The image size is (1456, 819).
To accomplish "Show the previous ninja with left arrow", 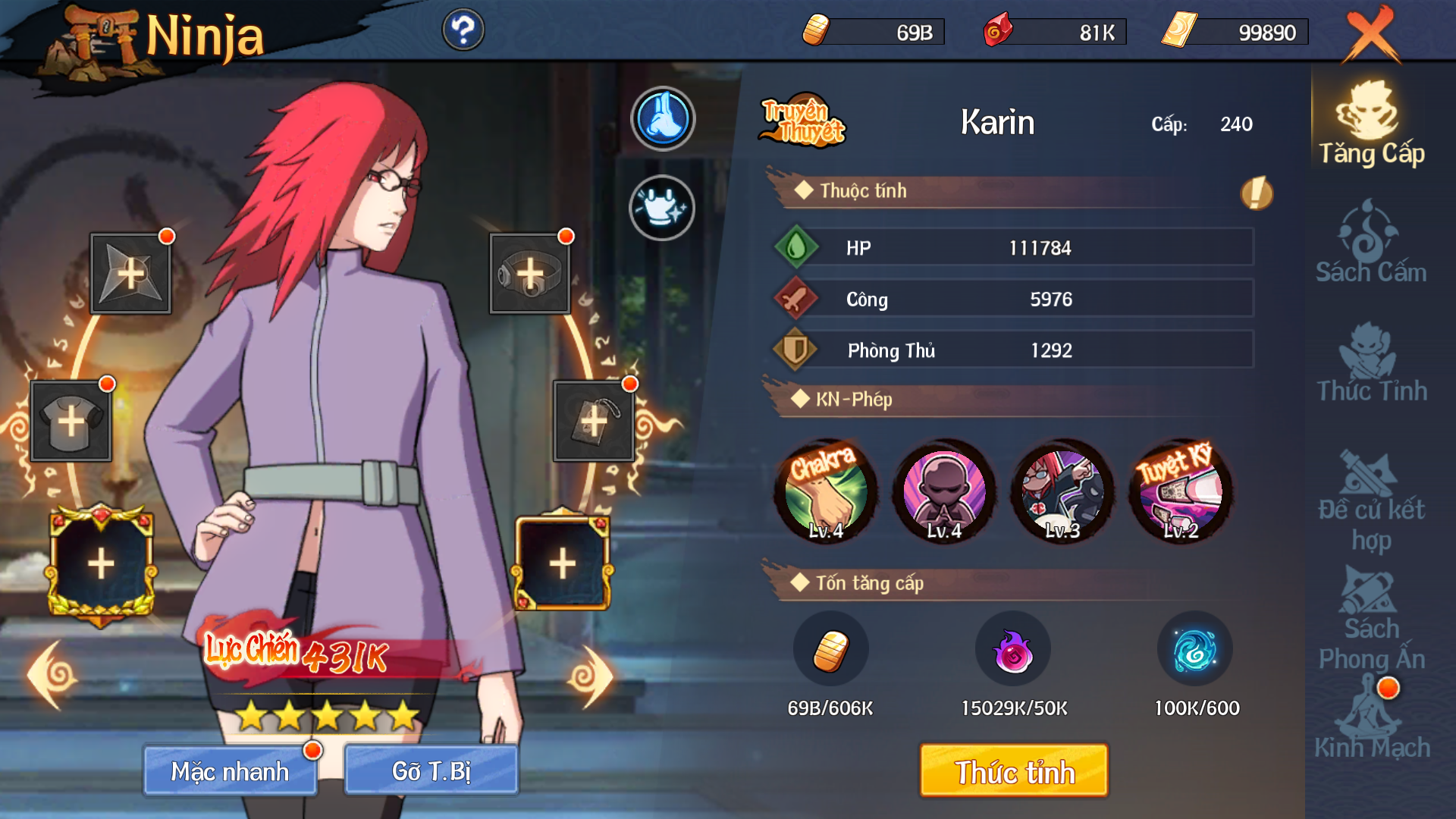I will 52,675.
